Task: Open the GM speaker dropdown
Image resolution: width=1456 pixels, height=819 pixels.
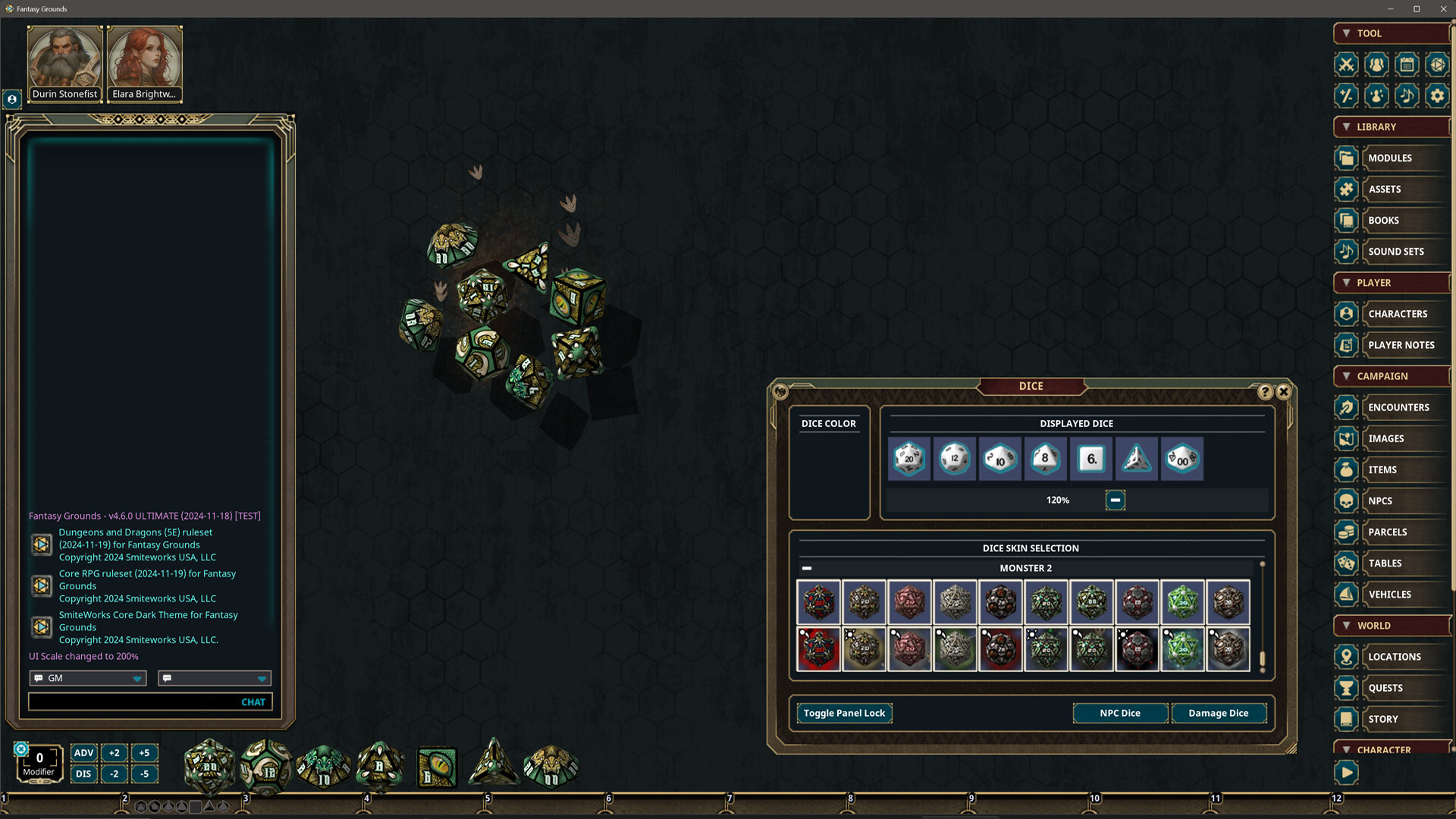Action: click(88, 678)
